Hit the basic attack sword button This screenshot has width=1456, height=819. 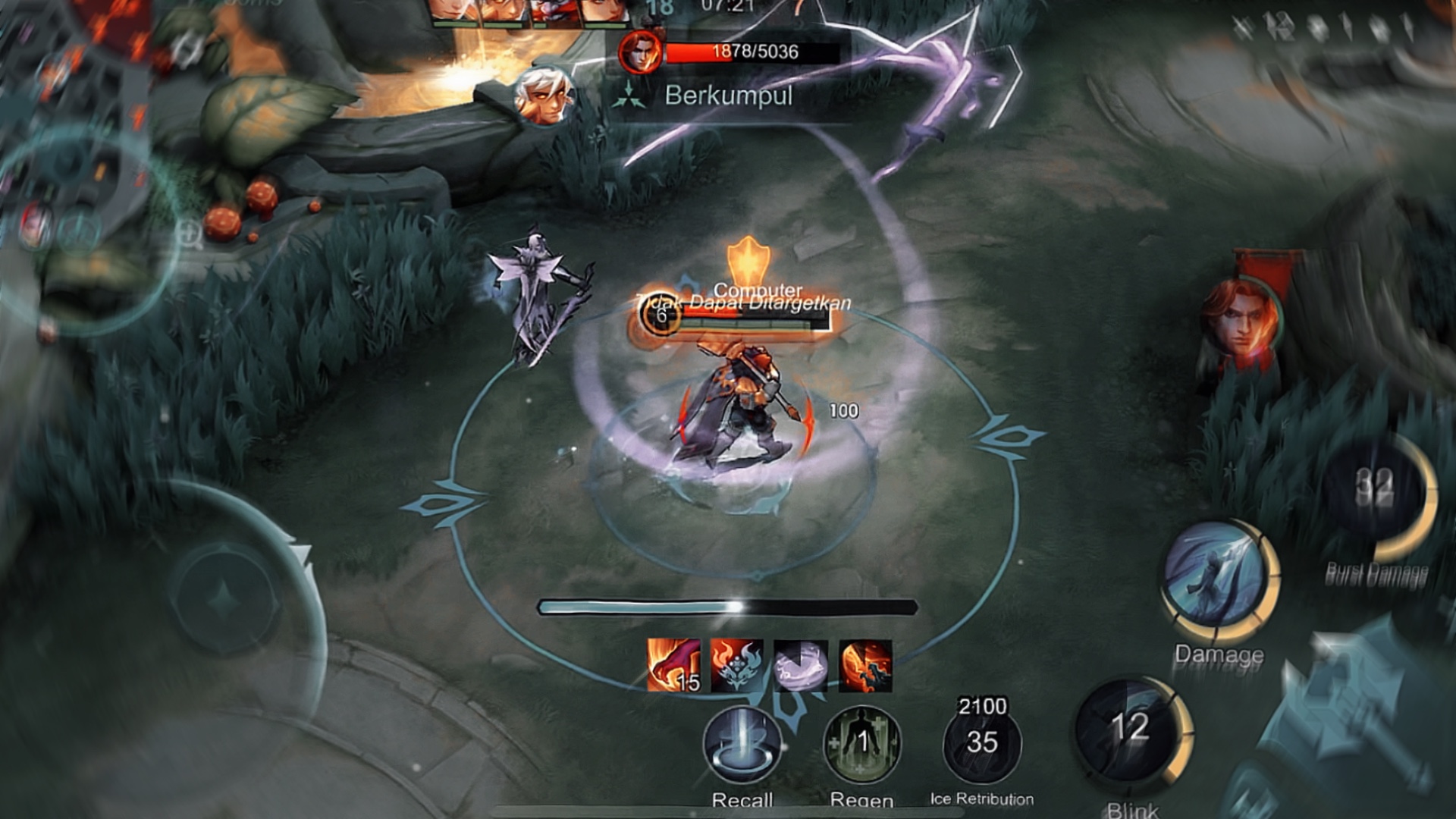coord(1357,728)
